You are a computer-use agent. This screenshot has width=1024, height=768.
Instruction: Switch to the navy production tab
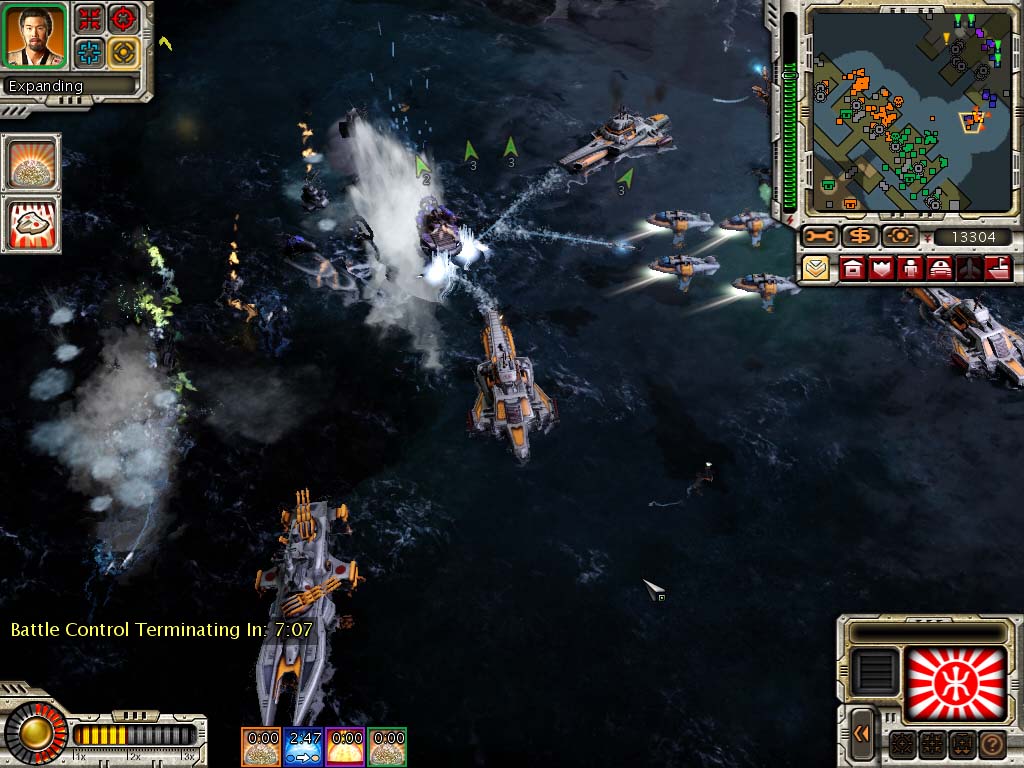998,268
